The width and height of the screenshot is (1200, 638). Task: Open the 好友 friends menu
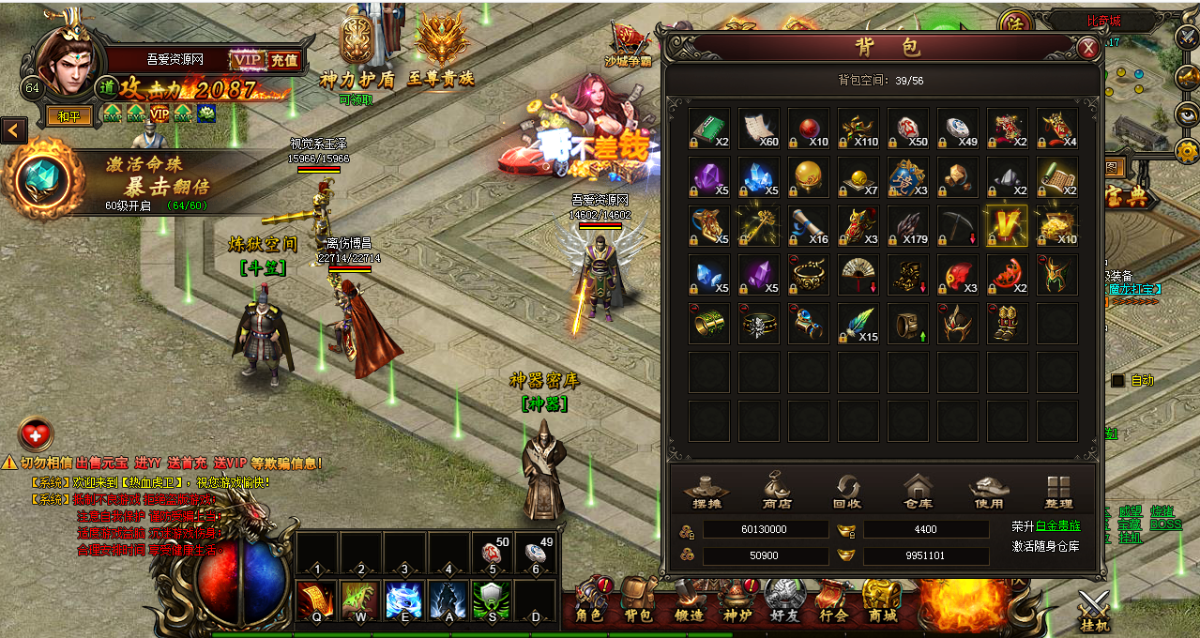(x=784, y=604)
